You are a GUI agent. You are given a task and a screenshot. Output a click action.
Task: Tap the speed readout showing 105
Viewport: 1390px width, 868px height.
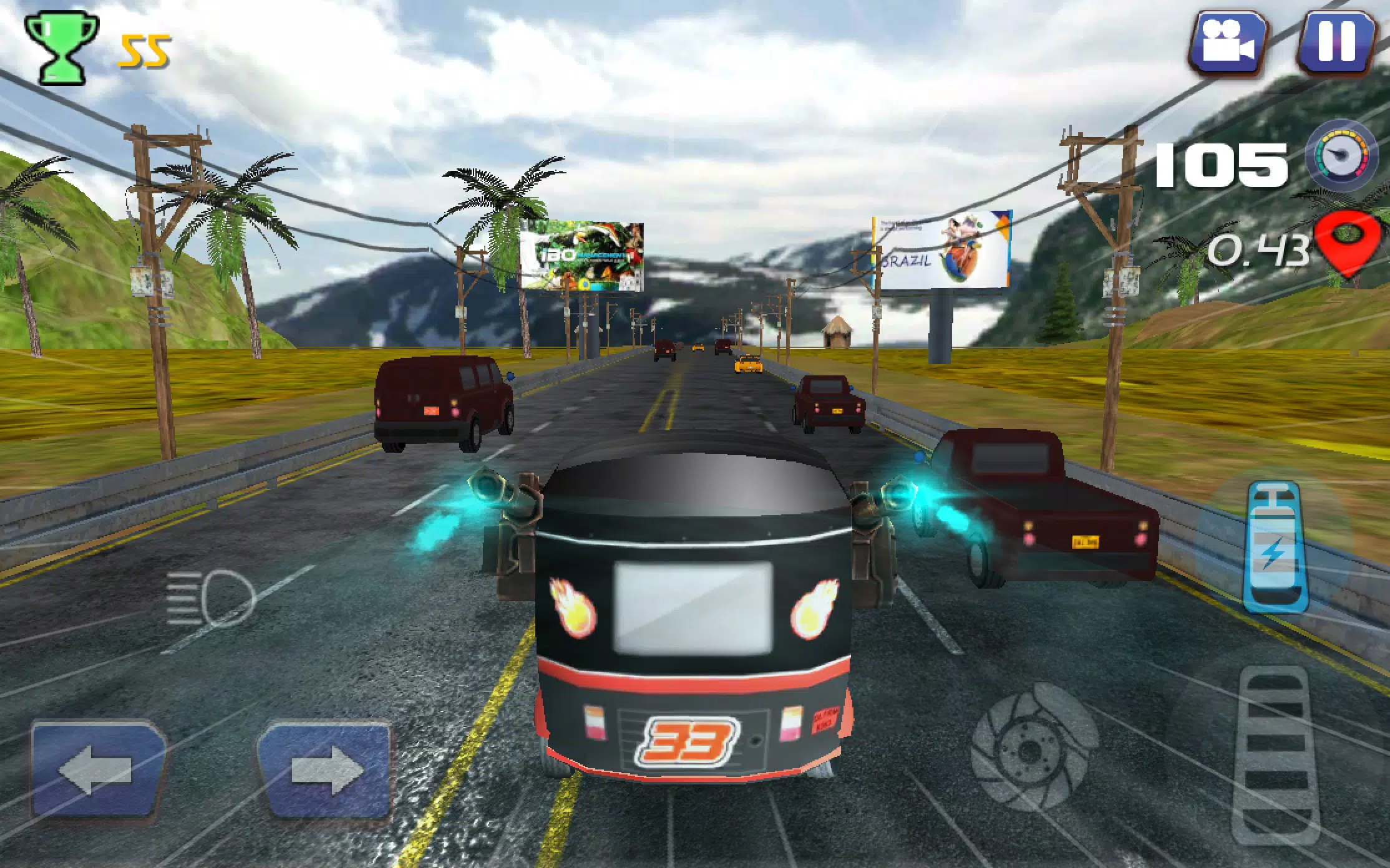(1223, 166)
